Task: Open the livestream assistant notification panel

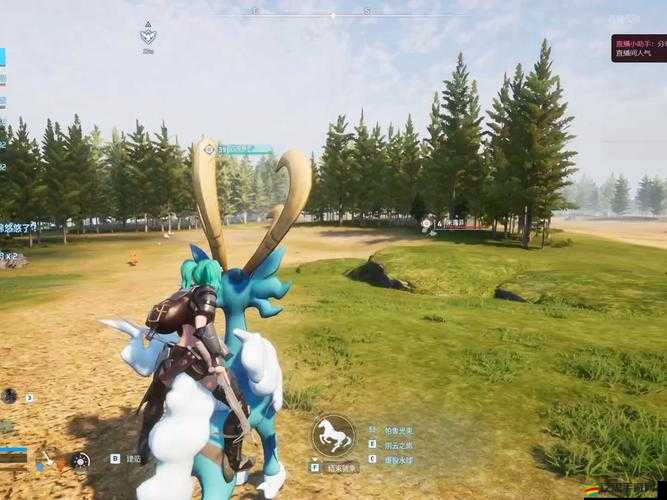Action: click(638, 48)
